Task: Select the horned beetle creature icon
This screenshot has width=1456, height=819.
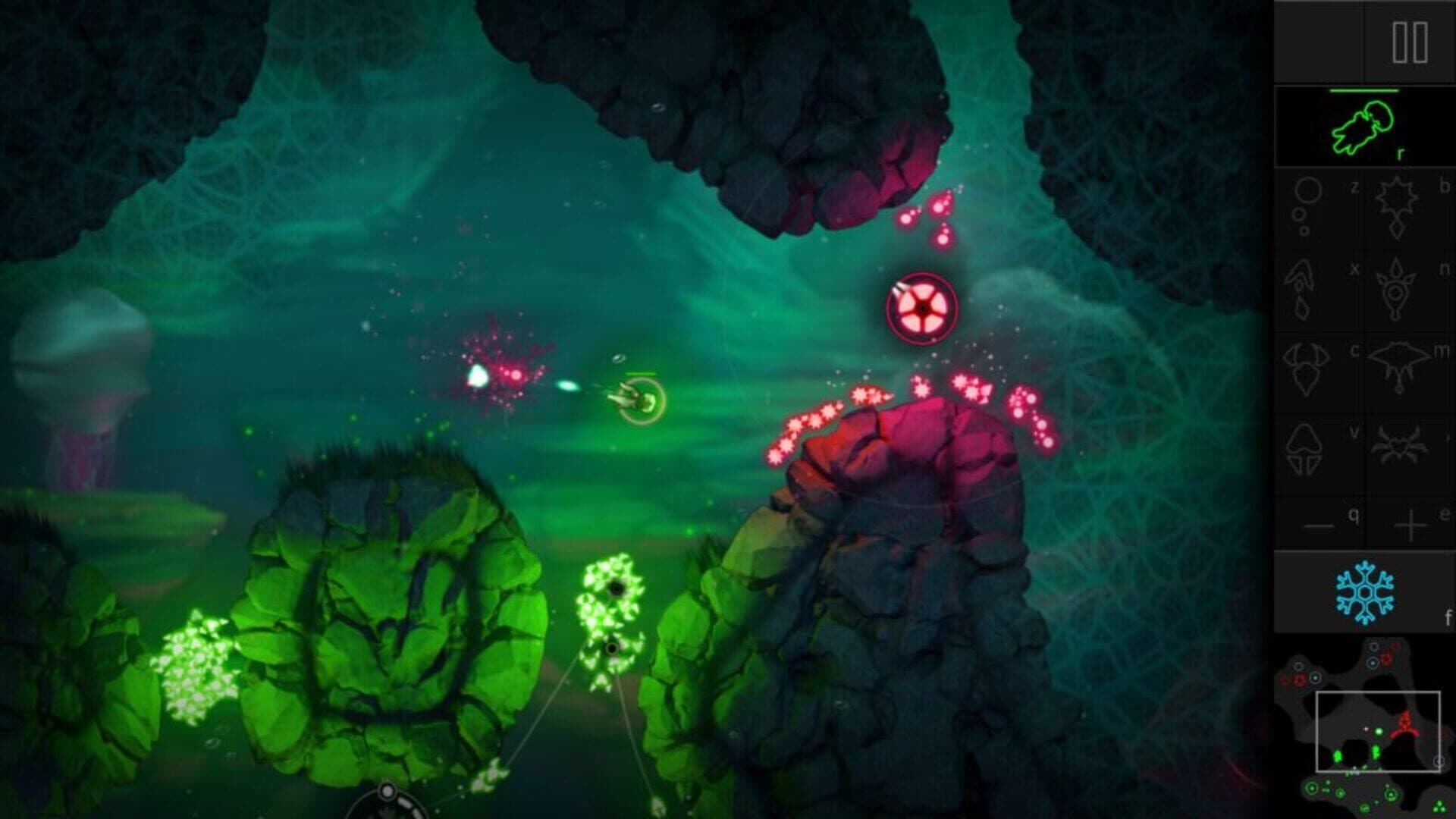Action: click(1307, 369)
